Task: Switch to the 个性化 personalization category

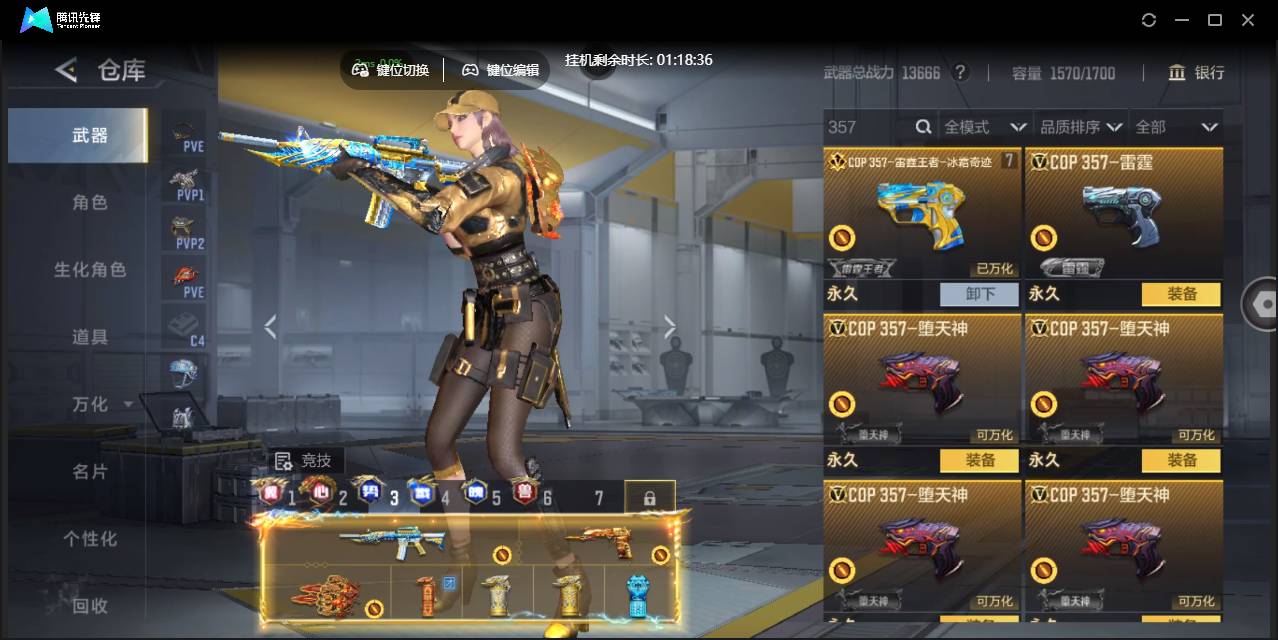Action: point(89,538)
